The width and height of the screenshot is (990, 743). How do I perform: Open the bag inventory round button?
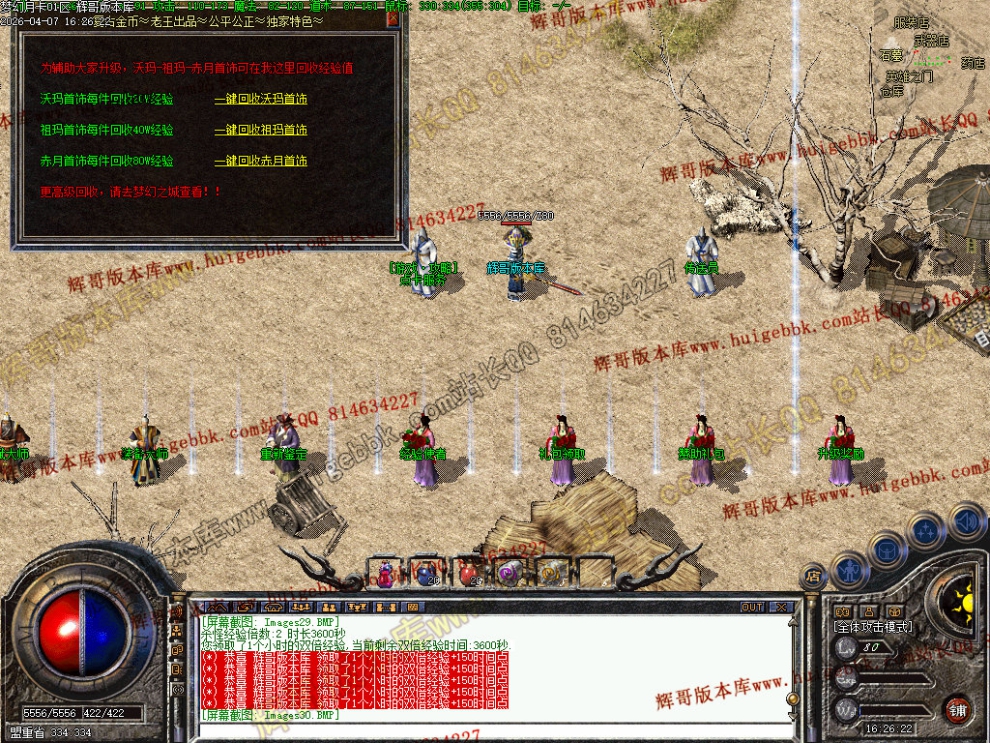click(x=886, y=549)
